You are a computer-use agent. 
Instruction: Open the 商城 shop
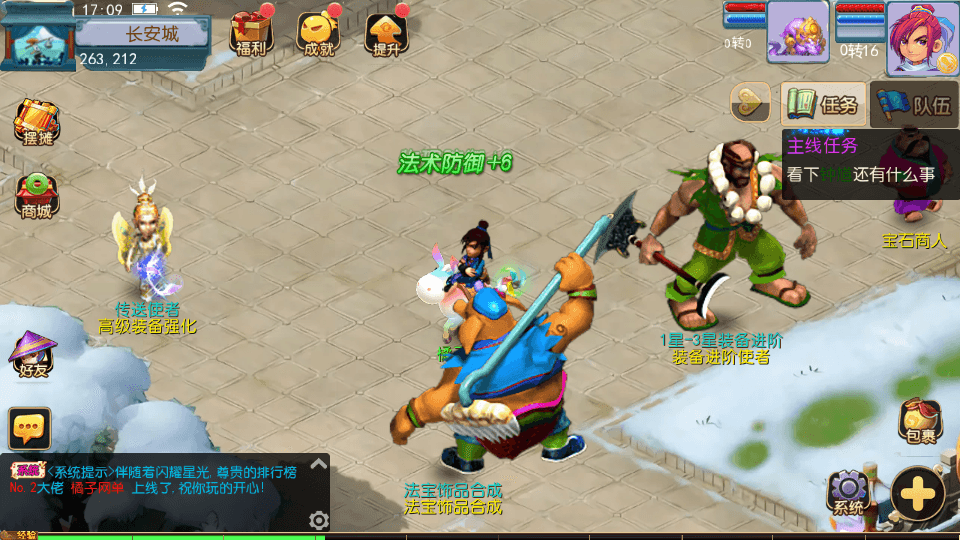tap(33, 196)
